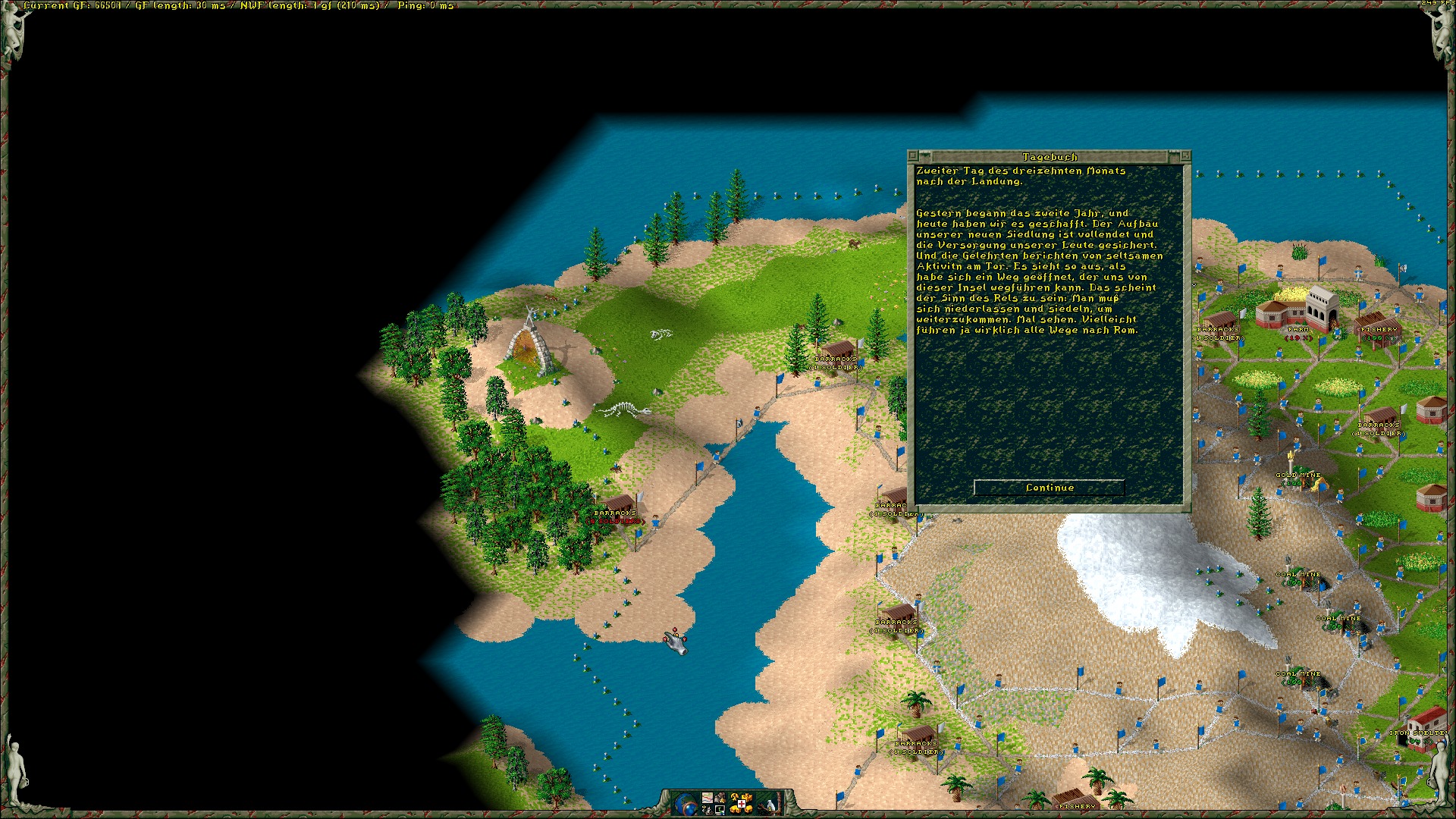Open the globe map in the bottom bar
The height and width of the screenshot is (819, 1456).
(x=685, y=804)
